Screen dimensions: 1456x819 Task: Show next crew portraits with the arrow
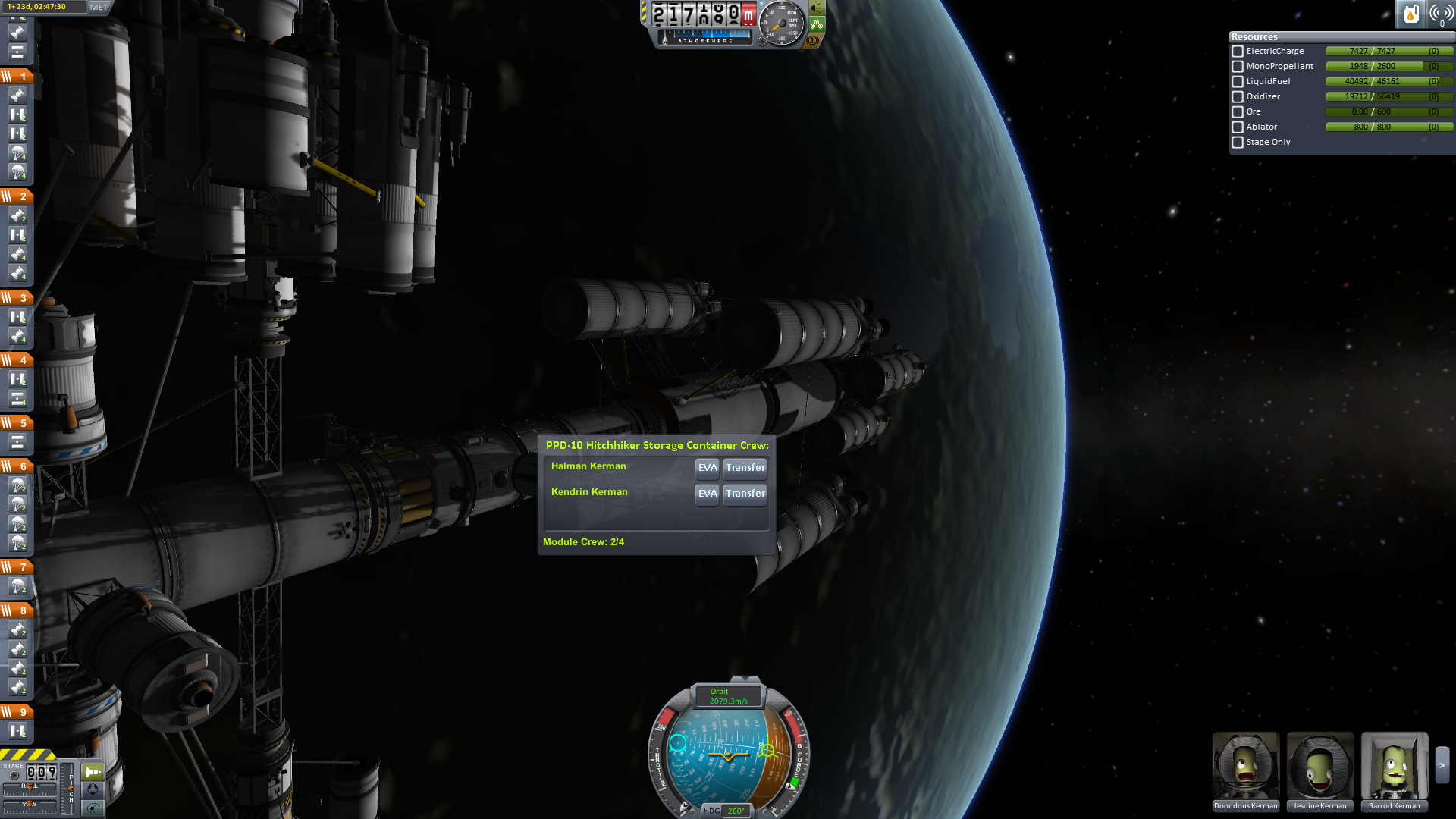tap(1442, 766)
